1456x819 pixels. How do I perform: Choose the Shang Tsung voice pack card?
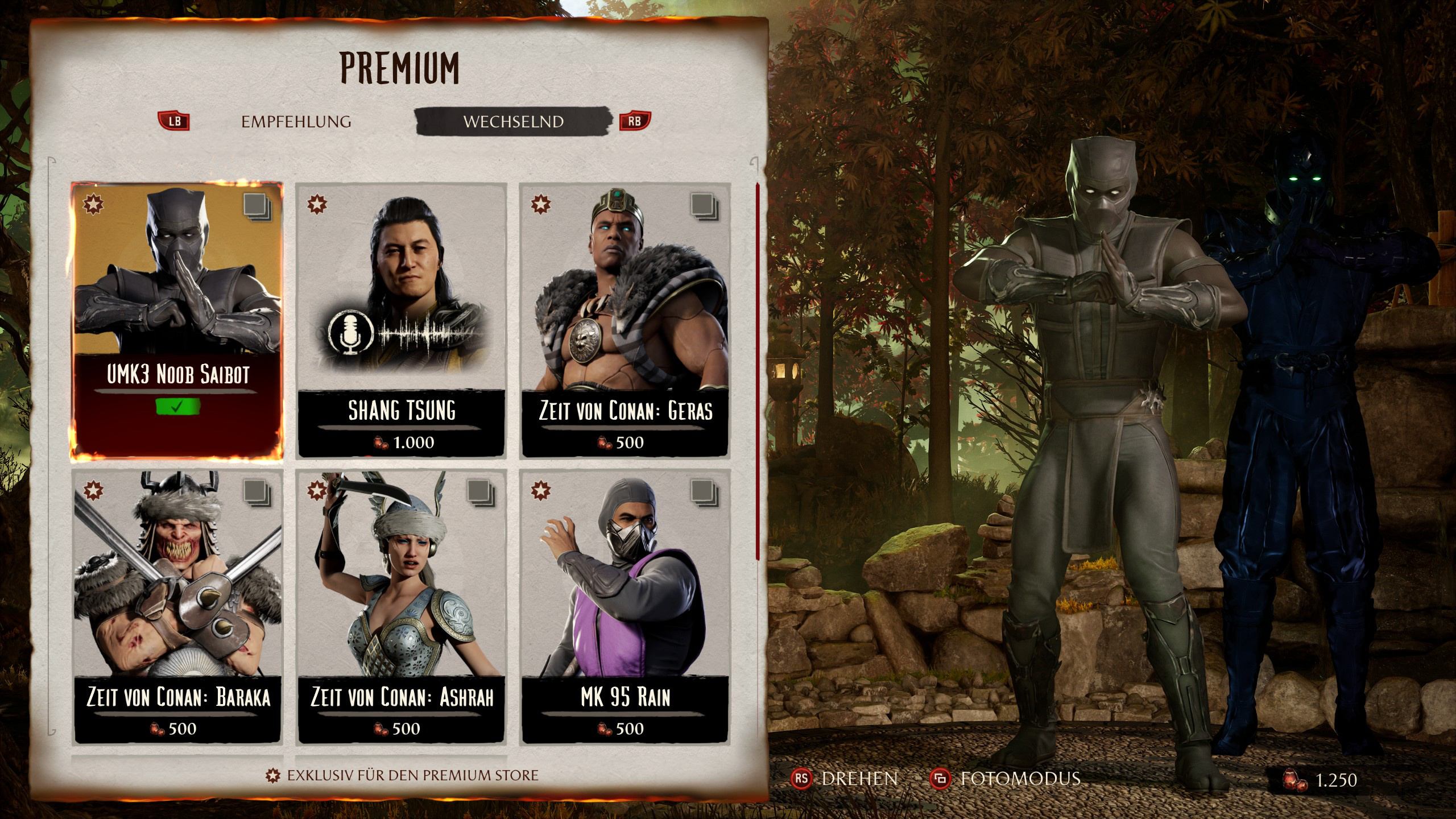(x=402, y=320)
